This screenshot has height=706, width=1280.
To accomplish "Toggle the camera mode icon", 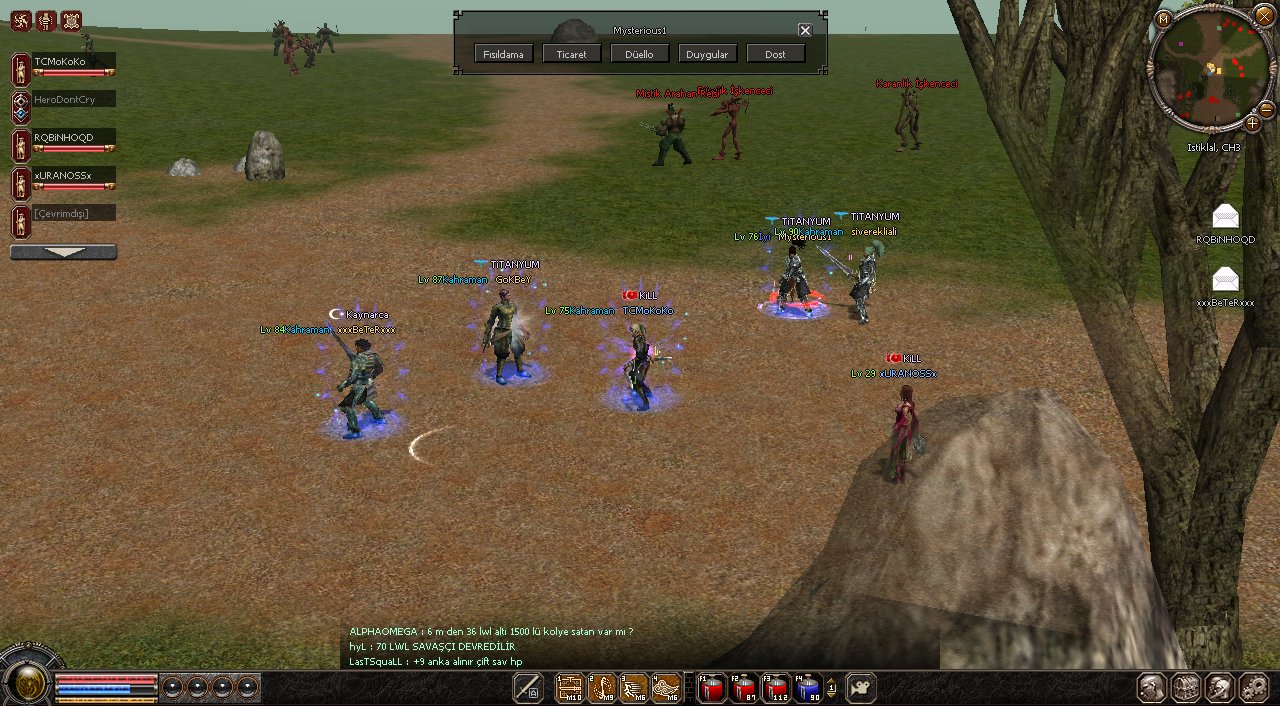I will (x=861, y=688).
